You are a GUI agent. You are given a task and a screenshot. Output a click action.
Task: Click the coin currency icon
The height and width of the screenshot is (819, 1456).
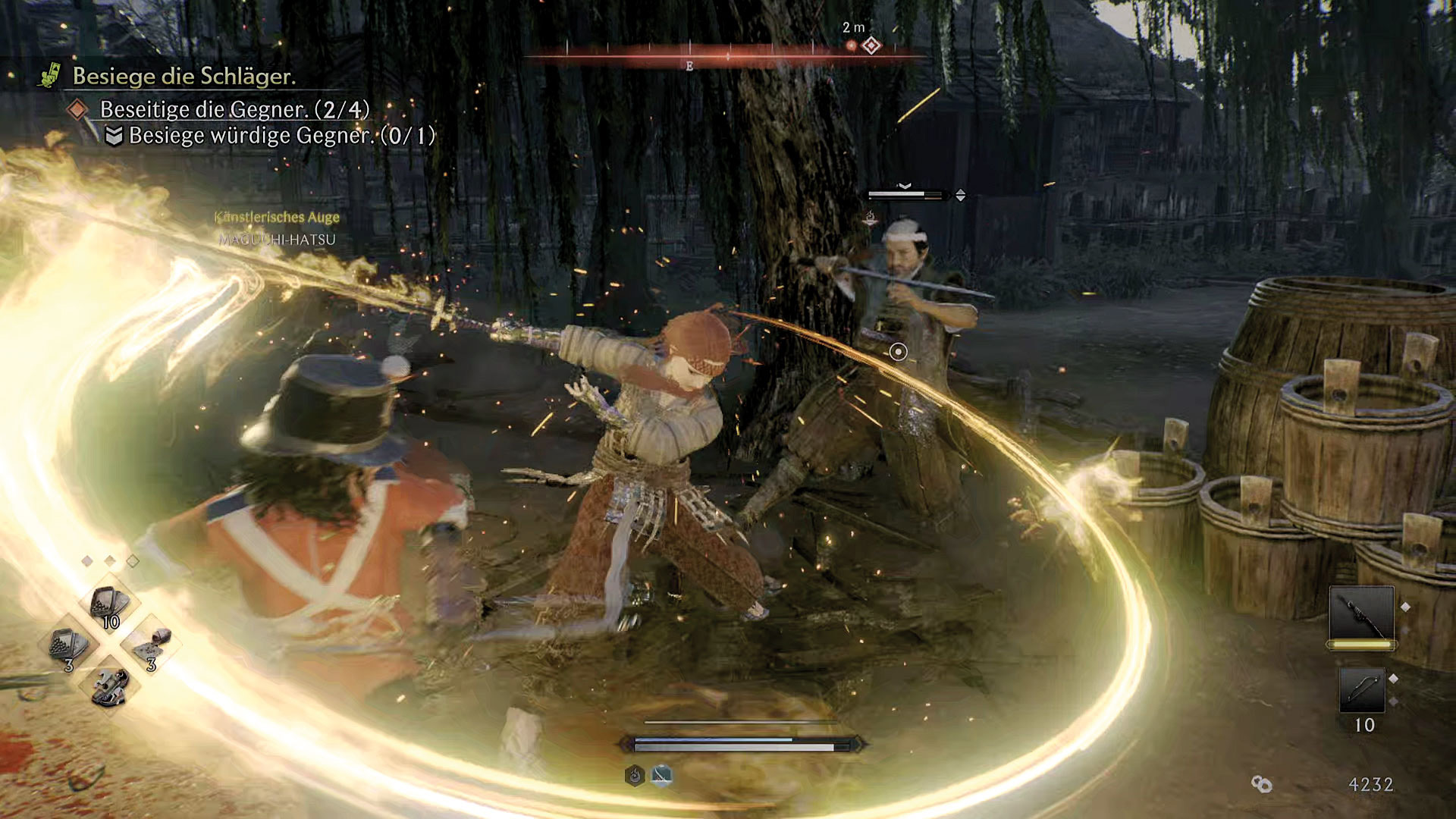1261,784
